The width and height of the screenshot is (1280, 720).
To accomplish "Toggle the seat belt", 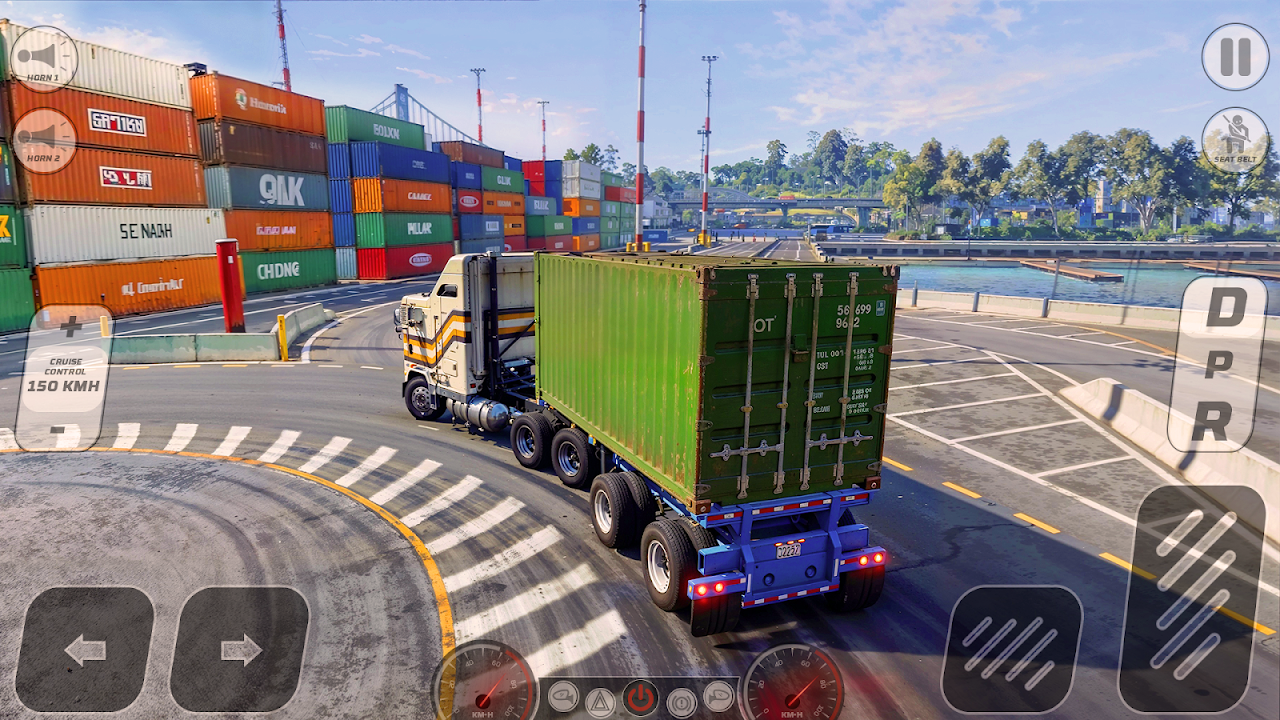I will coord(1235,140).
